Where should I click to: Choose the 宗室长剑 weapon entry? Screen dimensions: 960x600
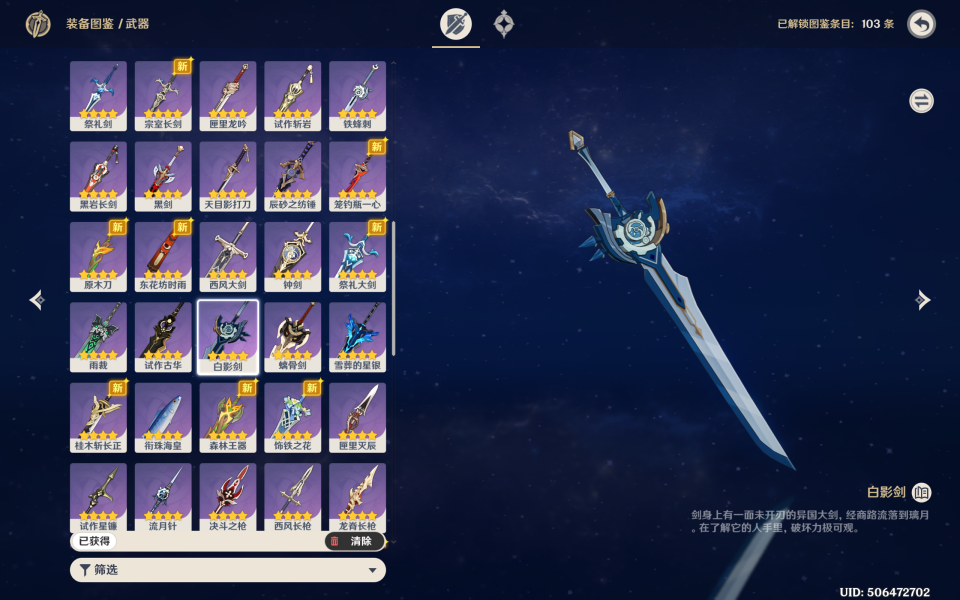[x=163, y=96]
